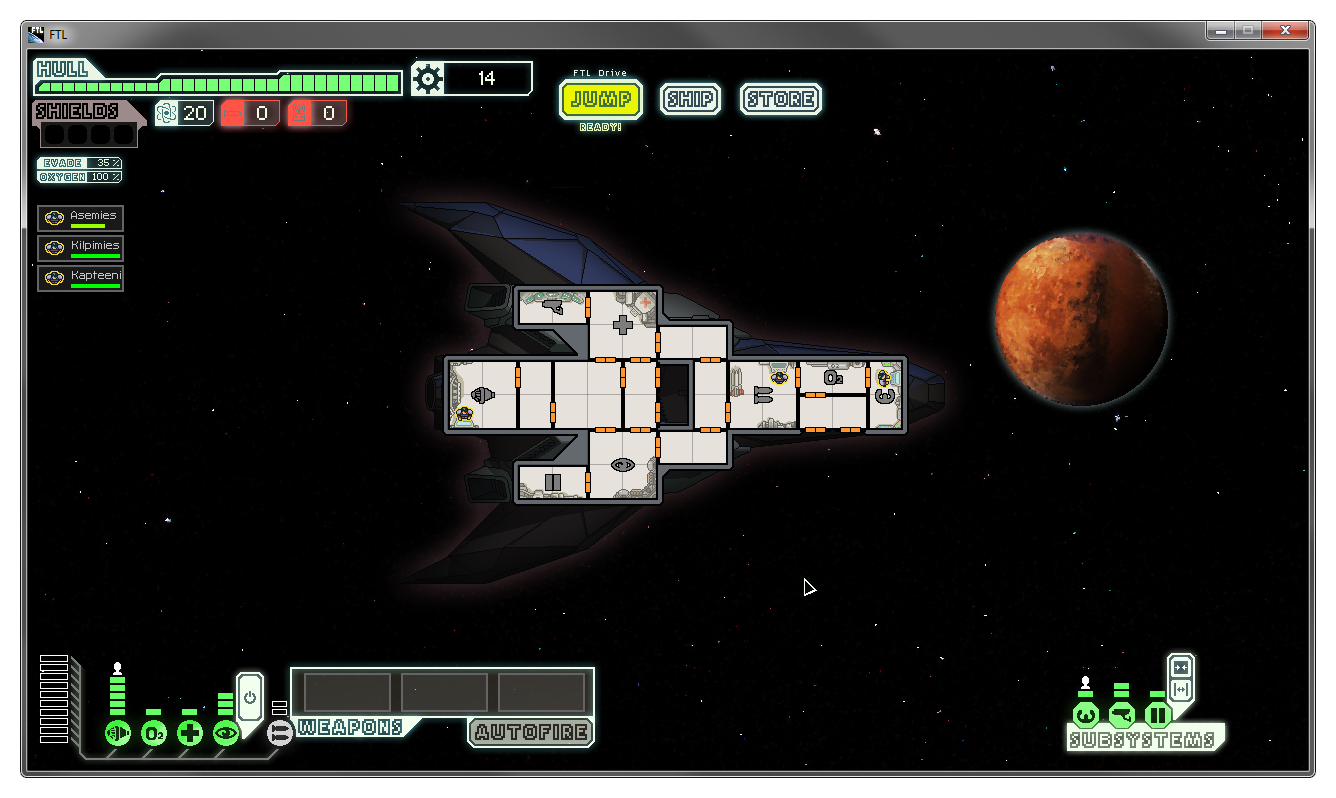Click the engines system icon
The image size is (1336, 798).
pyautogui.click(x=118, y=733)
